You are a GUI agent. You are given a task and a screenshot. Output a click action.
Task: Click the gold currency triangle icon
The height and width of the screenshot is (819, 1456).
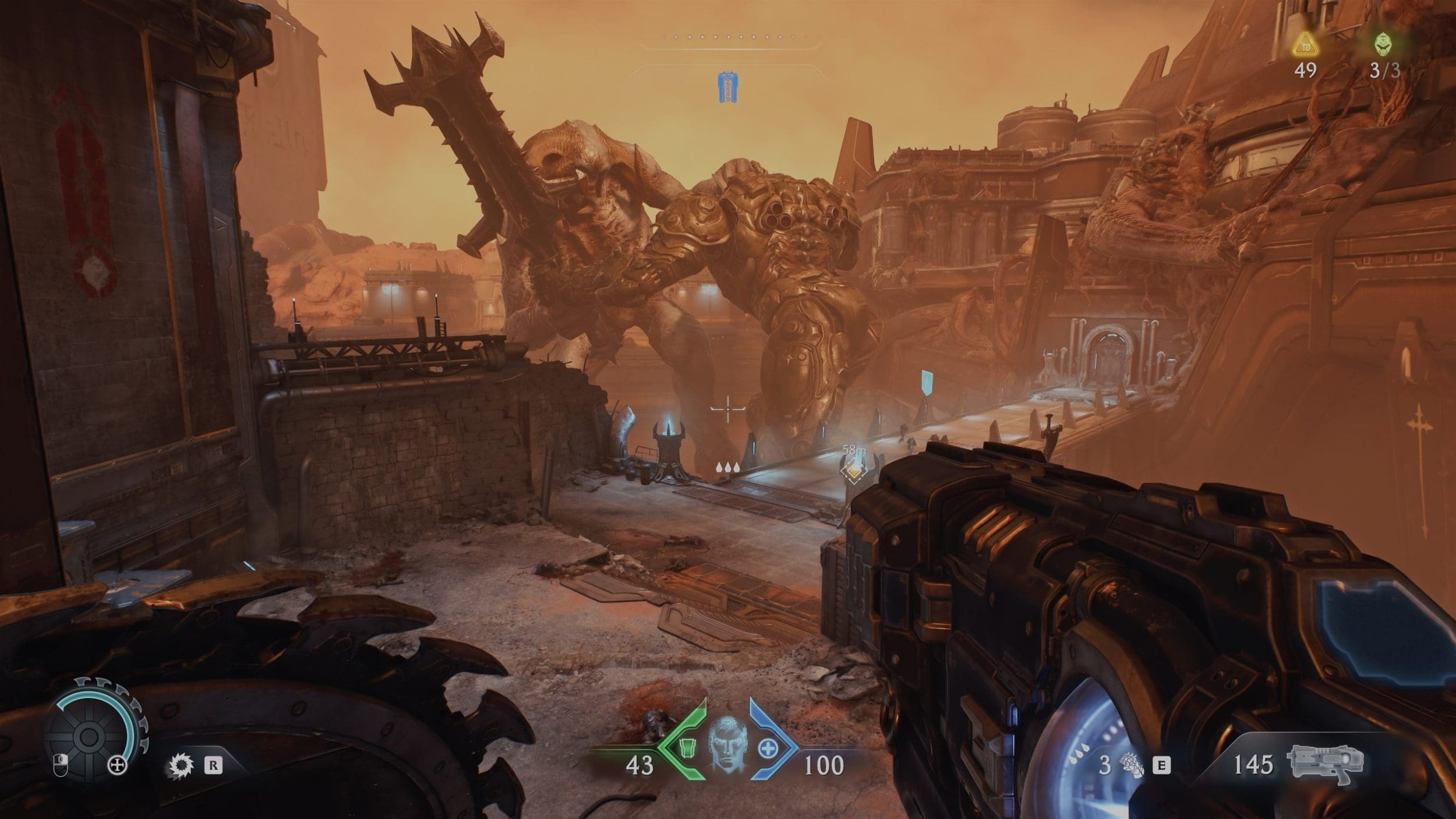pyautogui.click(x=1305, y=44)
